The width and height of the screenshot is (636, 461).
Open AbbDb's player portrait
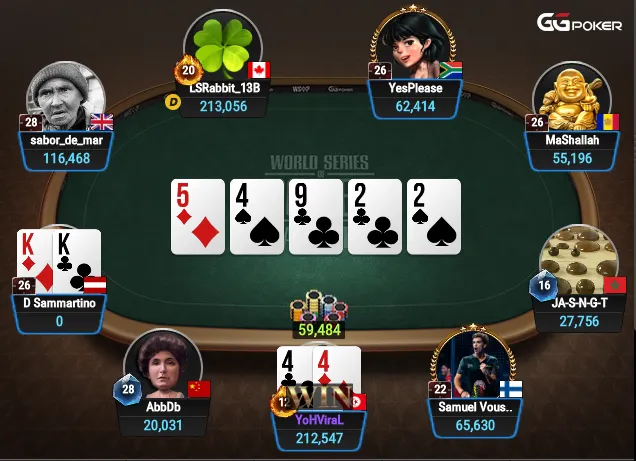pos(157,367)
